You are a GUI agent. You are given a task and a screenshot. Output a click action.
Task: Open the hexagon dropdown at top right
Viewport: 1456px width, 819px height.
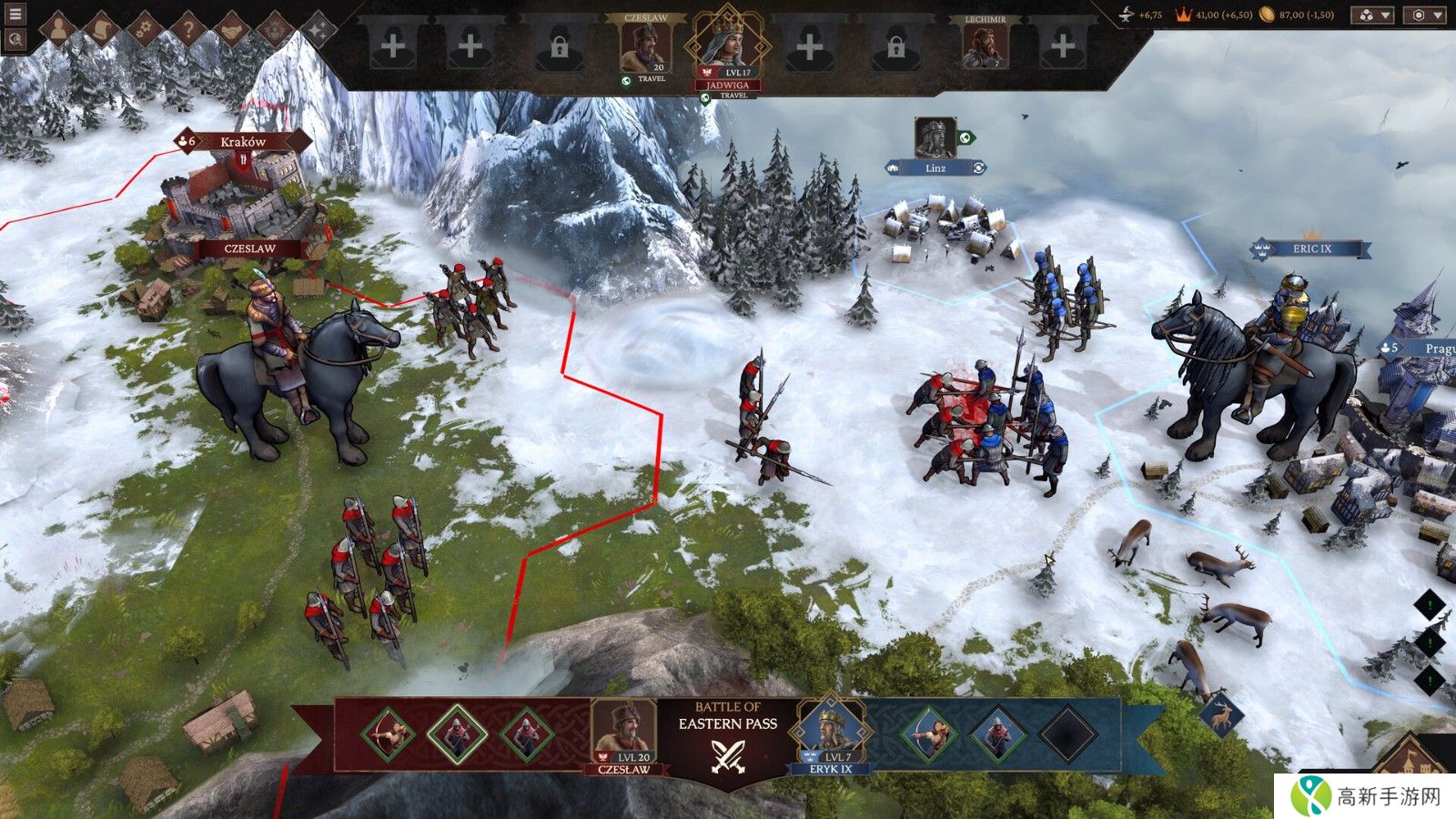1425,15
